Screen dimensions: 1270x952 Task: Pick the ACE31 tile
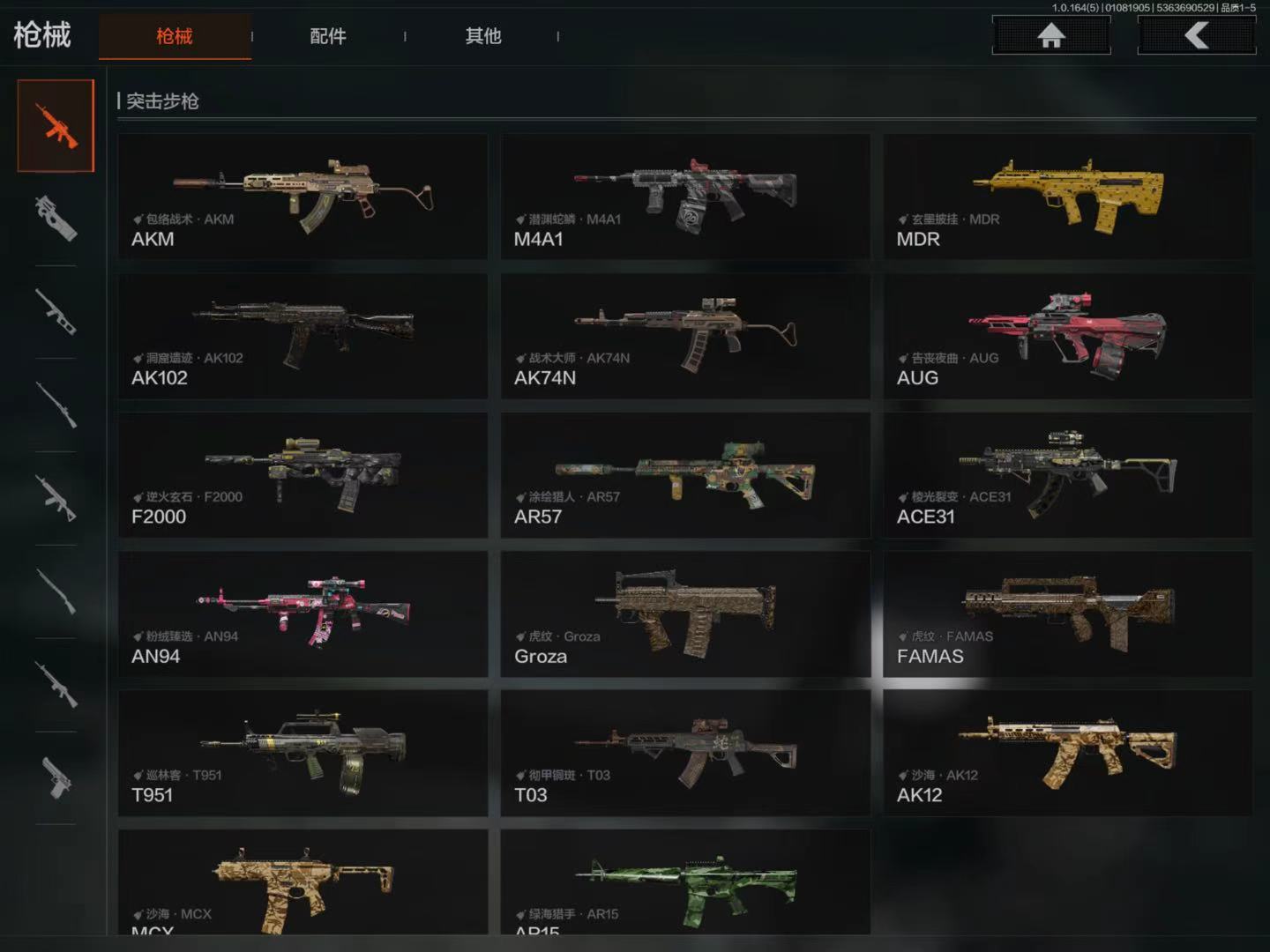(1067, 475)
